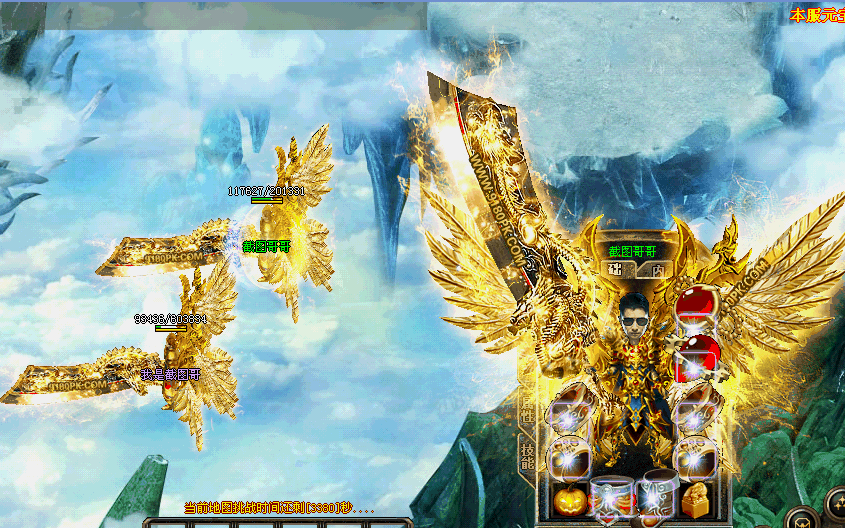Viewport: 845px width, 528px height.
Task: Click the golden seal item slot
Action: click(694, 499)
